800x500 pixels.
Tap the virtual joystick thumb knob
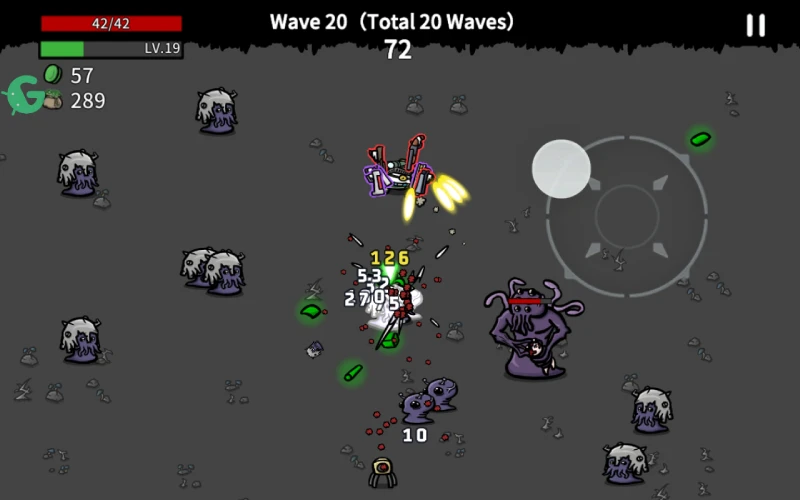pos(561,169)
